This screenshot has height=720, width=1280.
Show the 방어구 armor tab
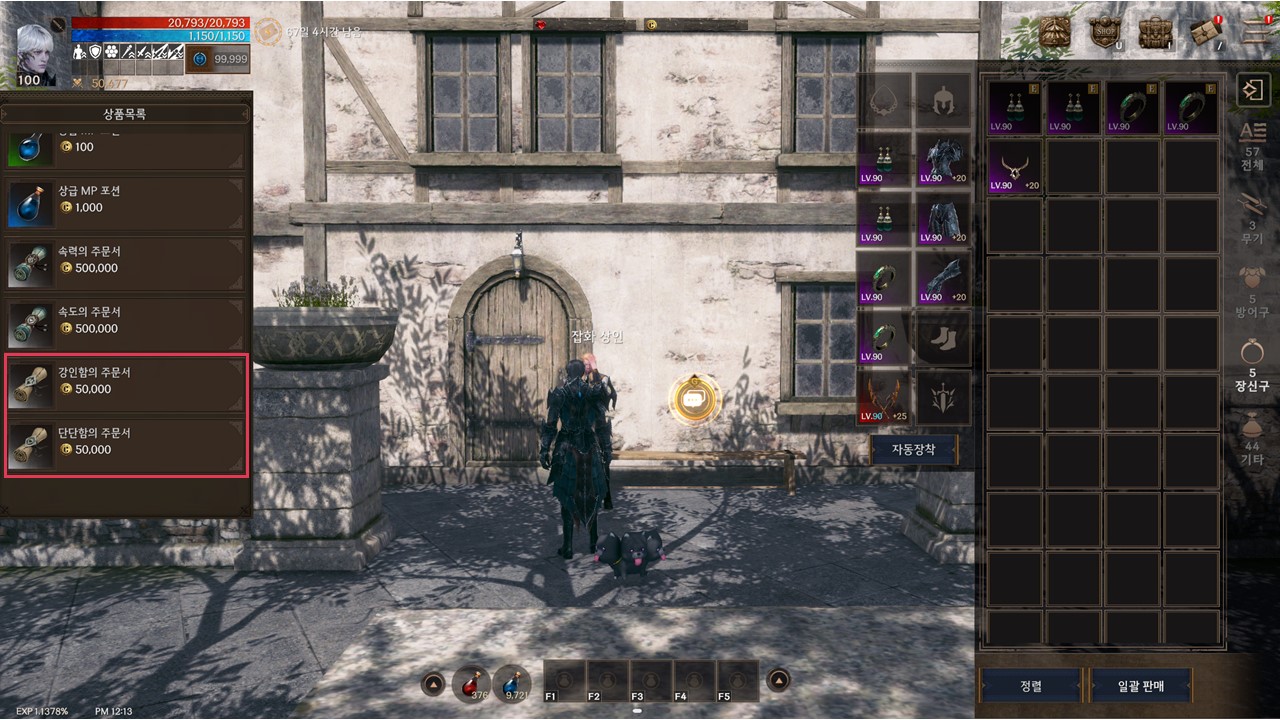coord(1251,292)
